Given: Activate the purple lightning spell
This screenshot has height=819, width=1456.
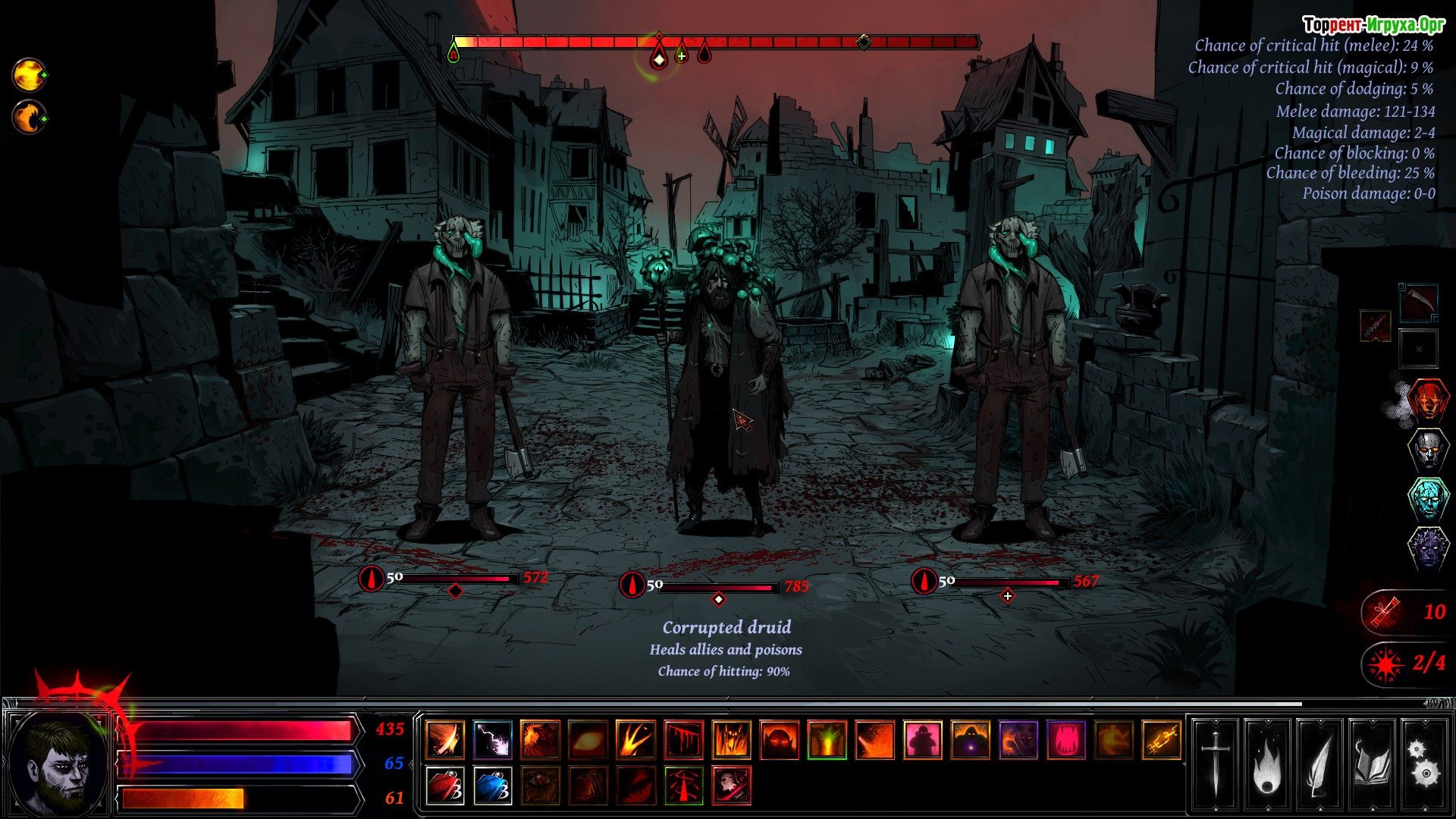Looking at the screenshot, I should pyautogui.click(x=492, y=739).
